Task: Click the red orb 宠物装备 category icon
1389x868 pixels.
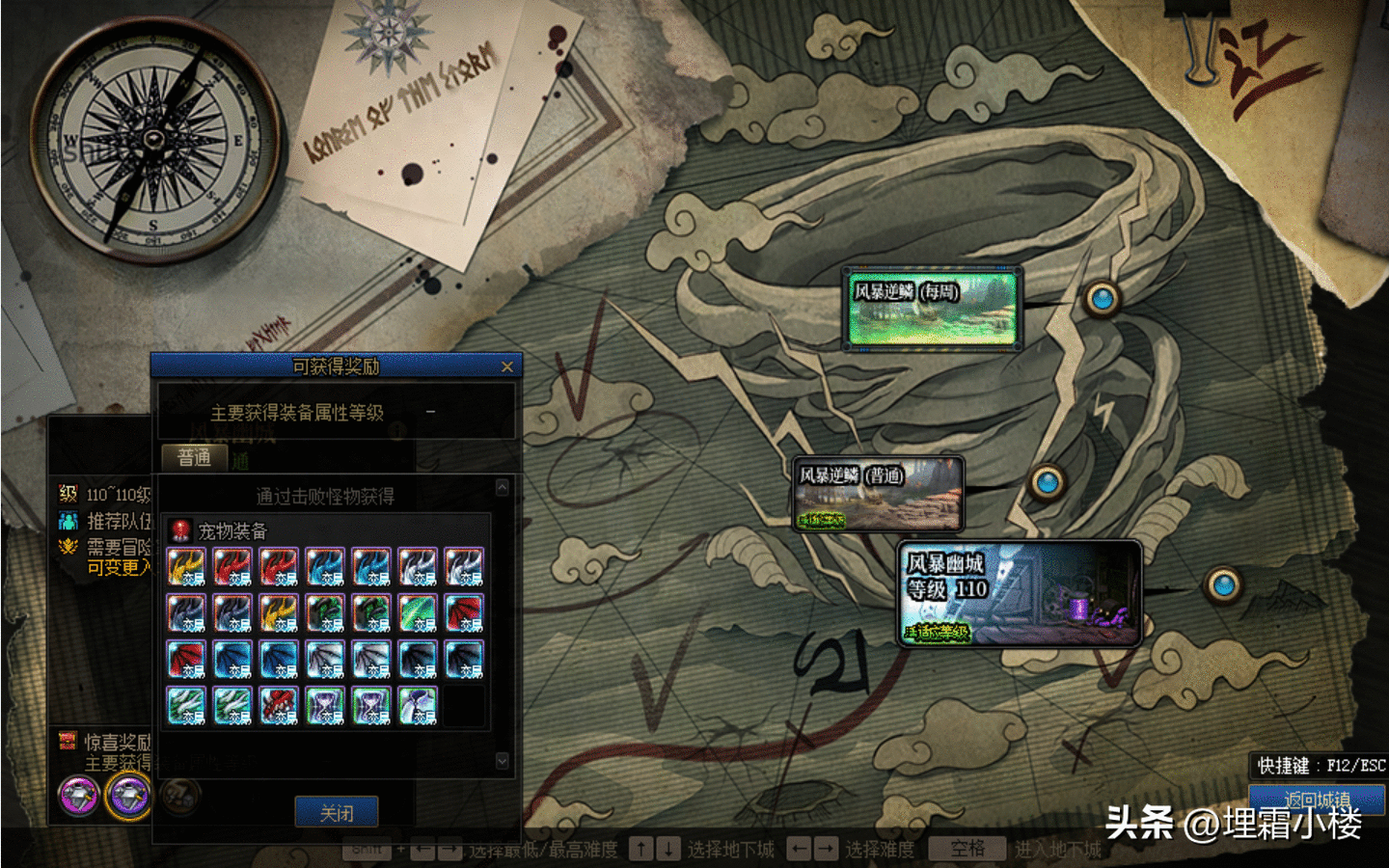Action: [x=180, y=530]
